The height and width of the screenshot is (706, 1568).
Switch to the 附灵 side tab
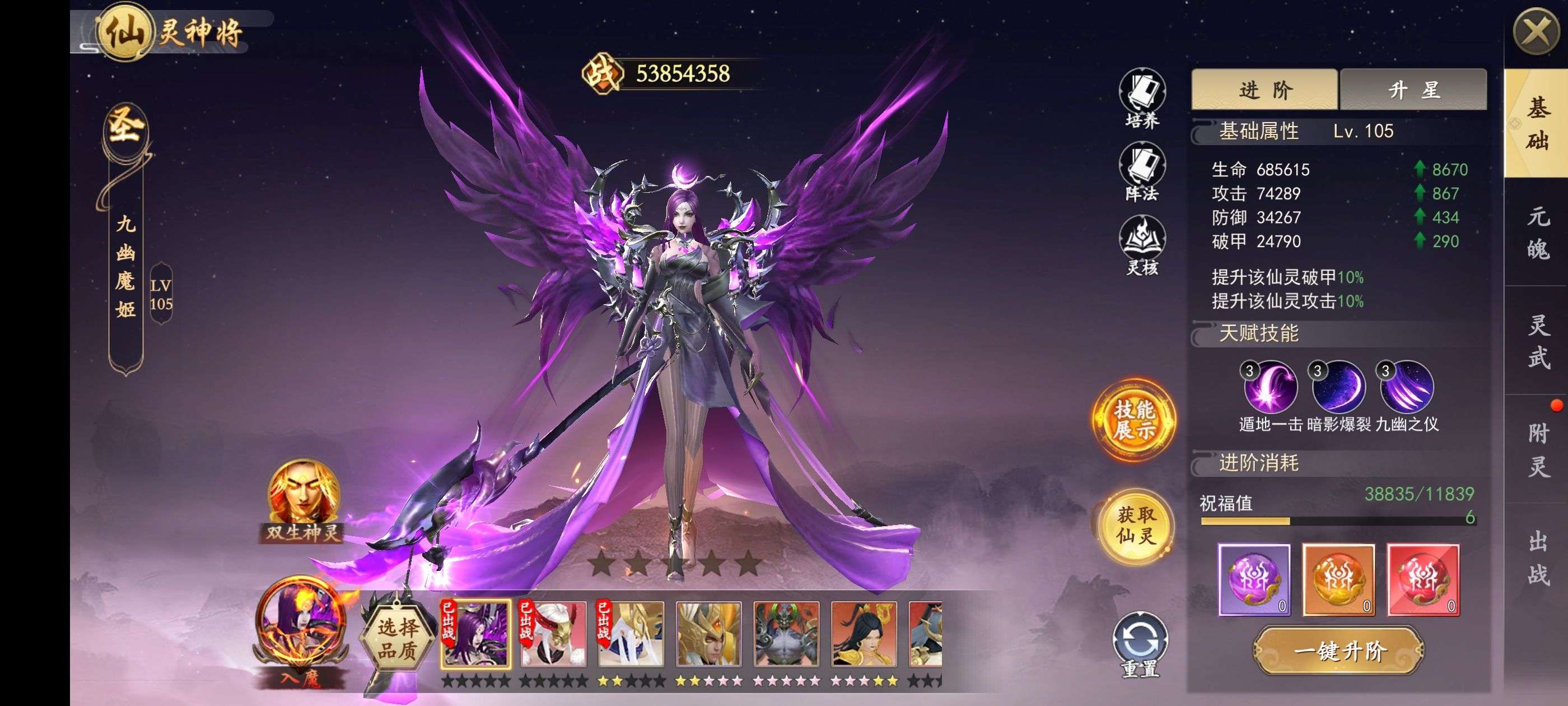coord(1538,449)
